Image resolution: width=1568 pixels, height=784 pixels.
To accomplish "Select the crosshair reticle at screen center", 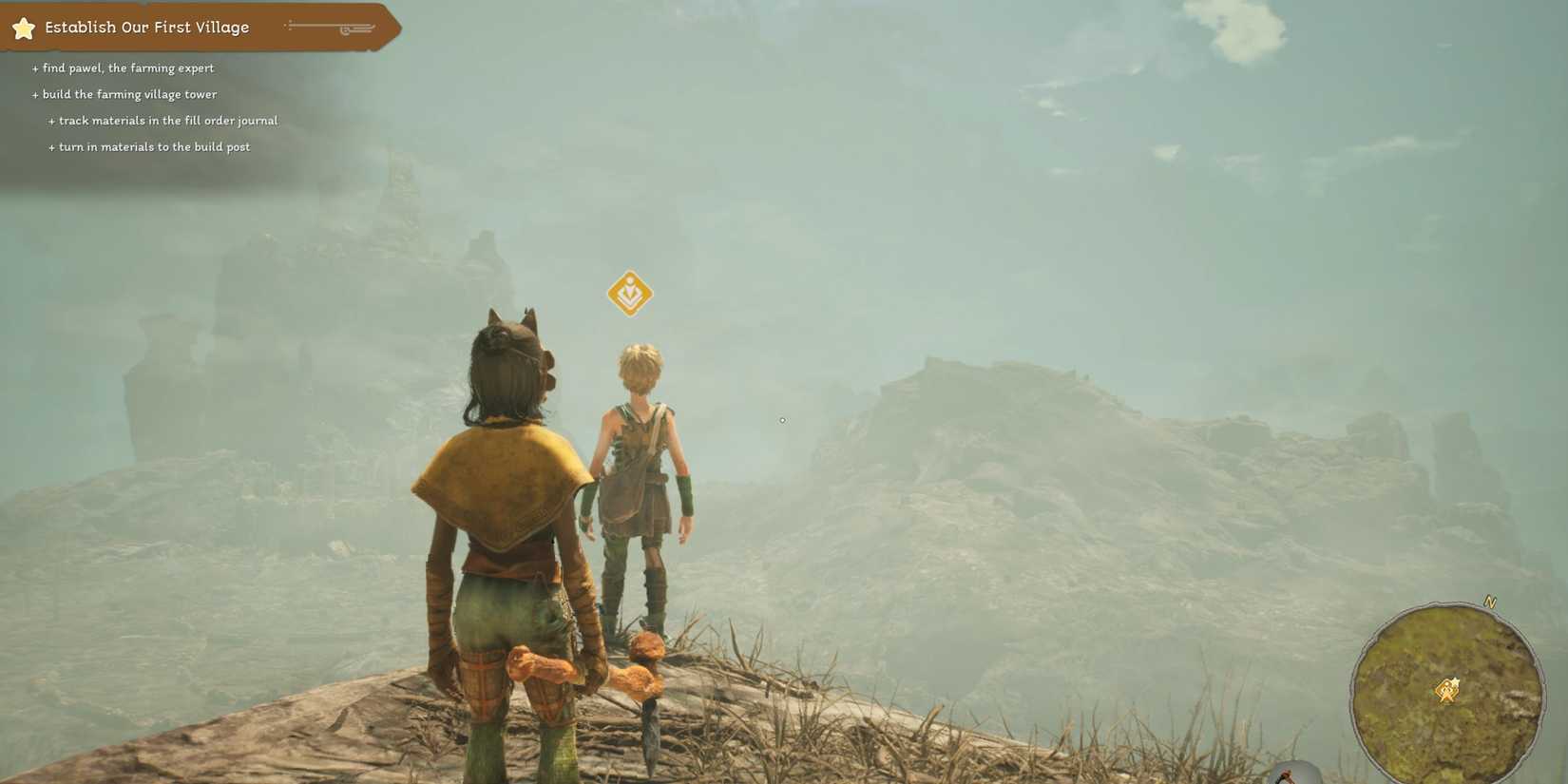I will click(x=782, y=419).
